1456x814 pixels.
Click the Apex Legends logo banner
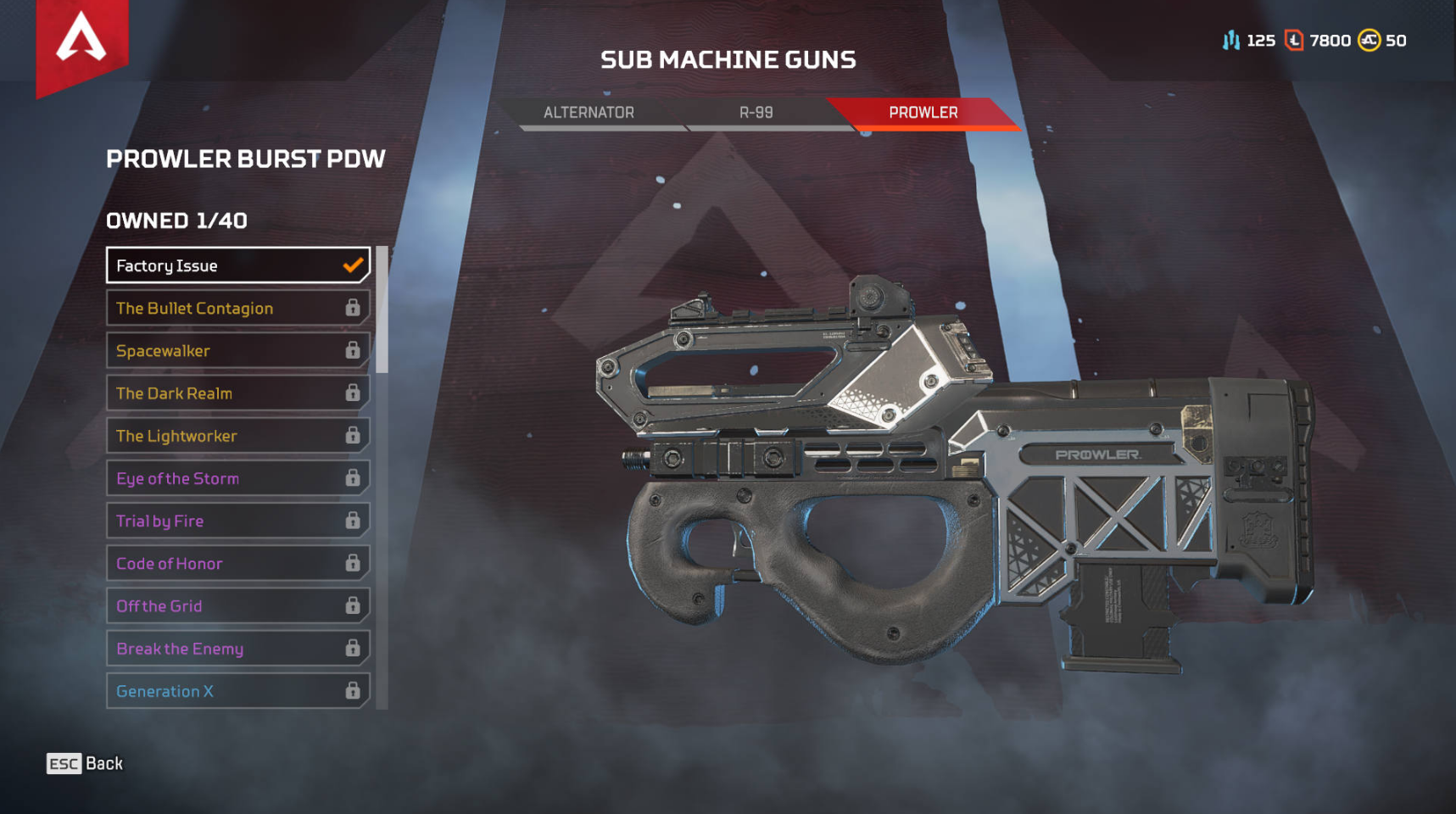[x=81, y=41]
